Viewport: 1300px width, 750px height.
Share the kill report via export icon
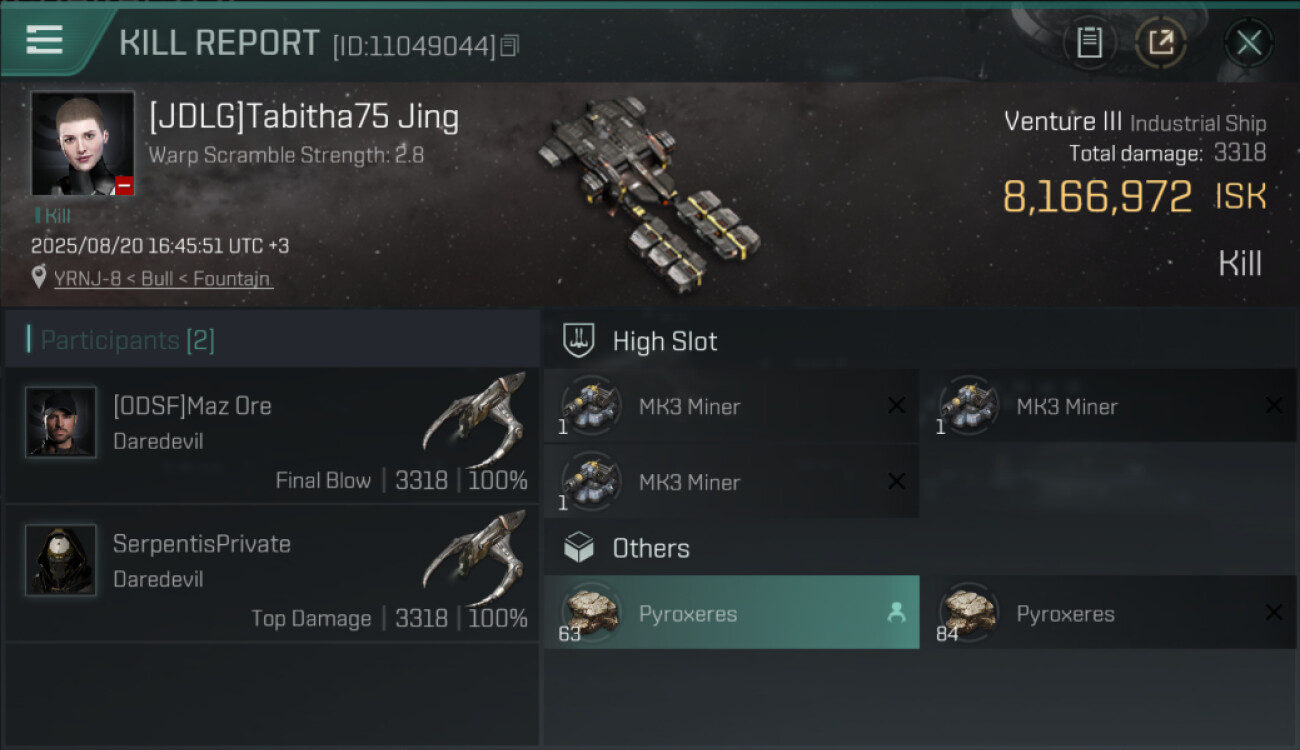click(x=1160, y=43)
